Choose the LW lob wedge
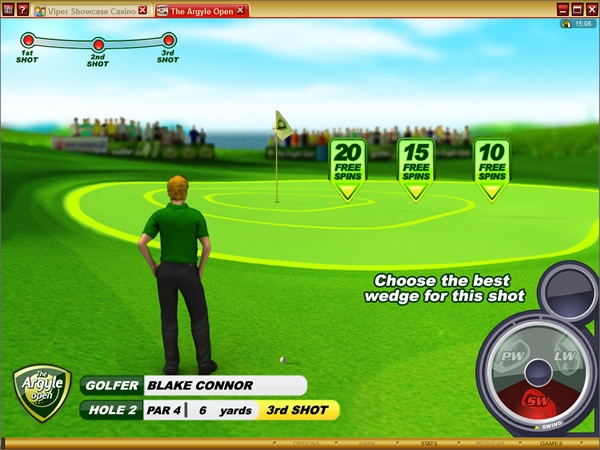 pyautogui.click(x=563, y=359)
